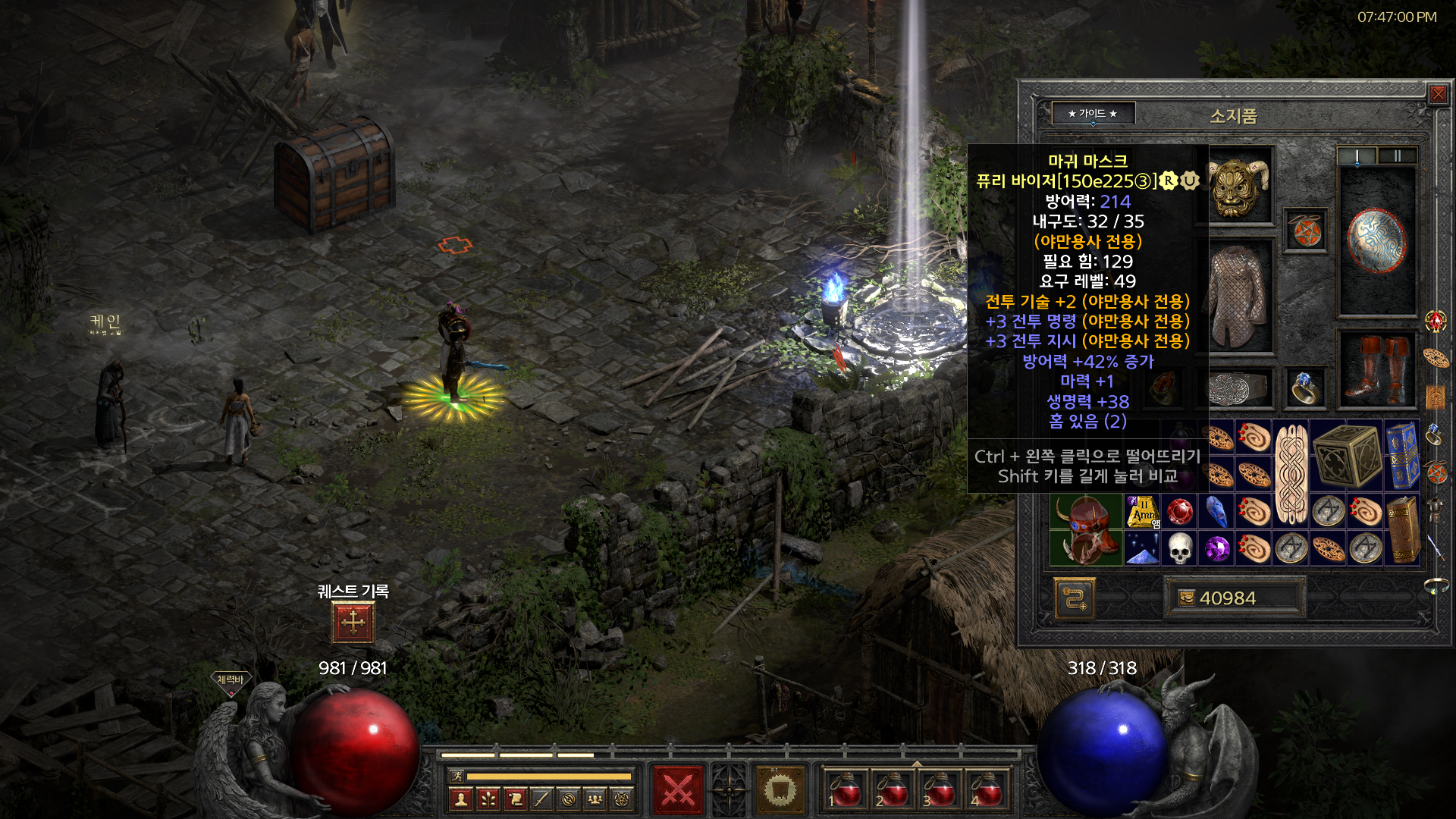Image resolution: width=1456 pixels, height=819 pixels.
Task: Select the equipped pentagram amulet
Action: click(1306, 231)
